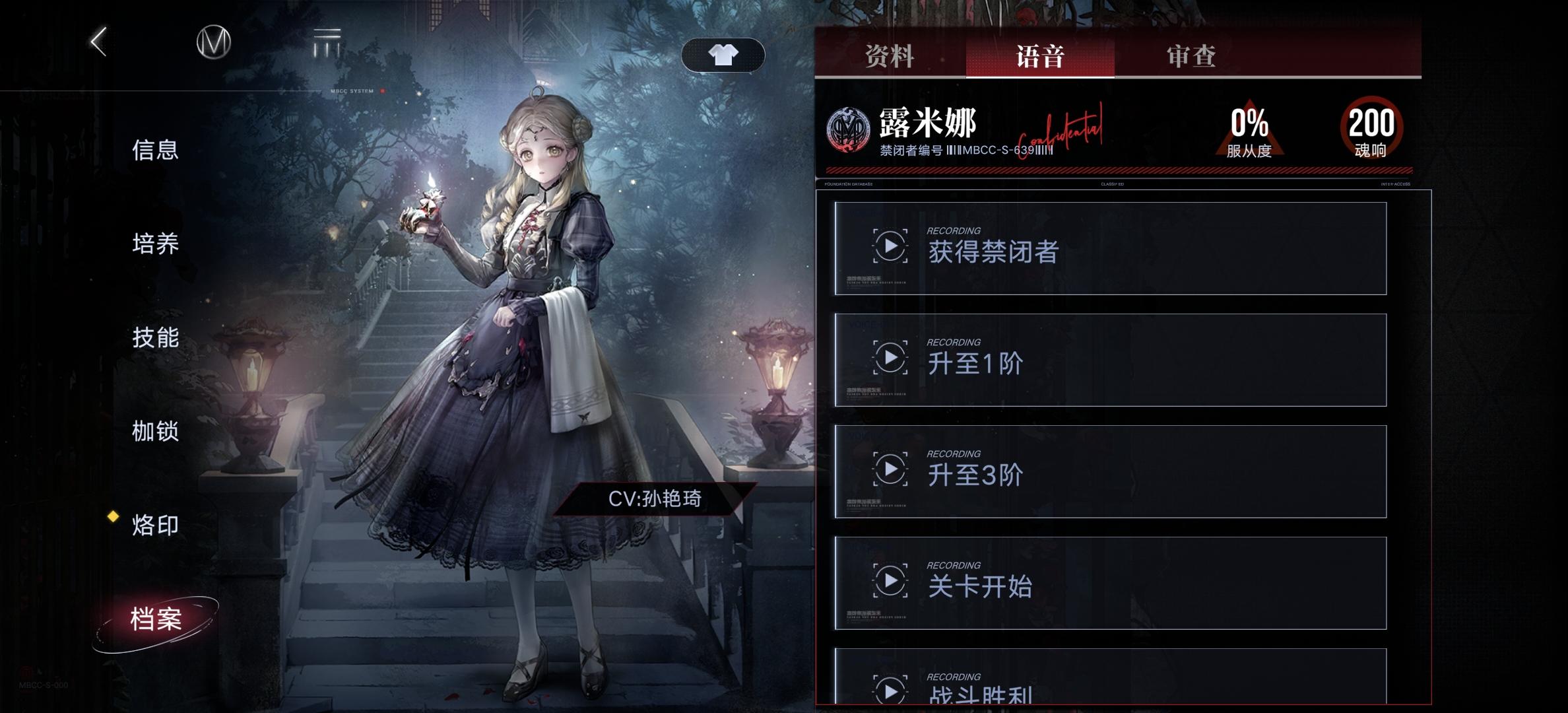
Task: Open the 信息 section in the sidebar
Action: [155, 151]
